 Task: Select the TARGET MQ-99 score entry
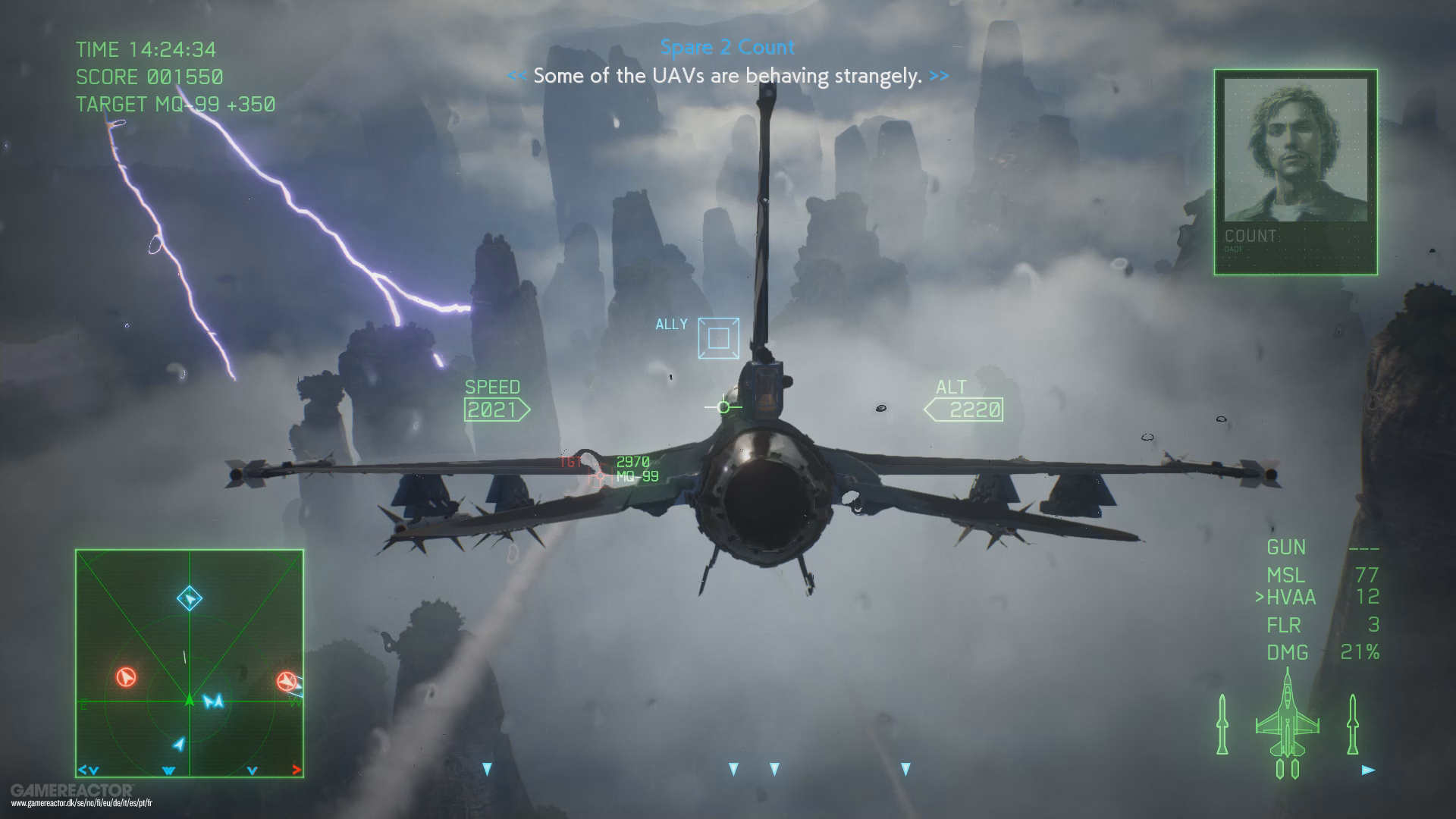point(175,105)
